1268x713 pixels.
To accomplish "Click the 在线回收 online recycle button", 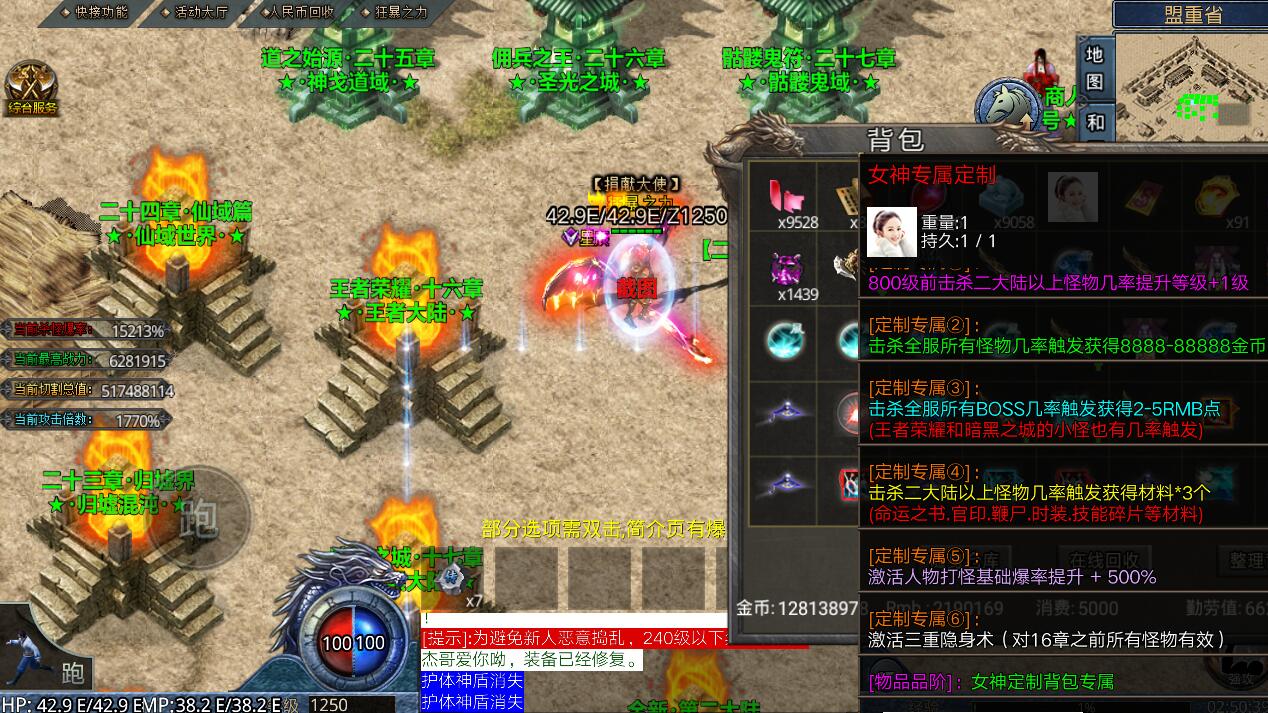I will click(1104, 560).
